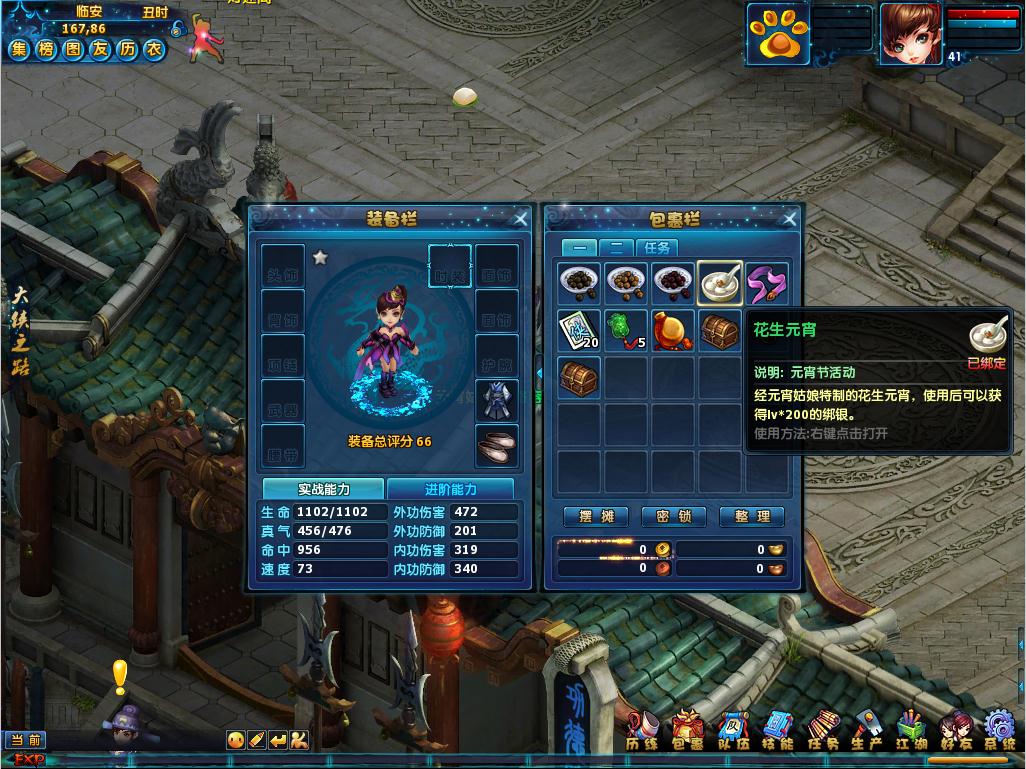Viewport: 1026px width, 769px height.
Task: Open the 系统 system menu
Action: 999,732
